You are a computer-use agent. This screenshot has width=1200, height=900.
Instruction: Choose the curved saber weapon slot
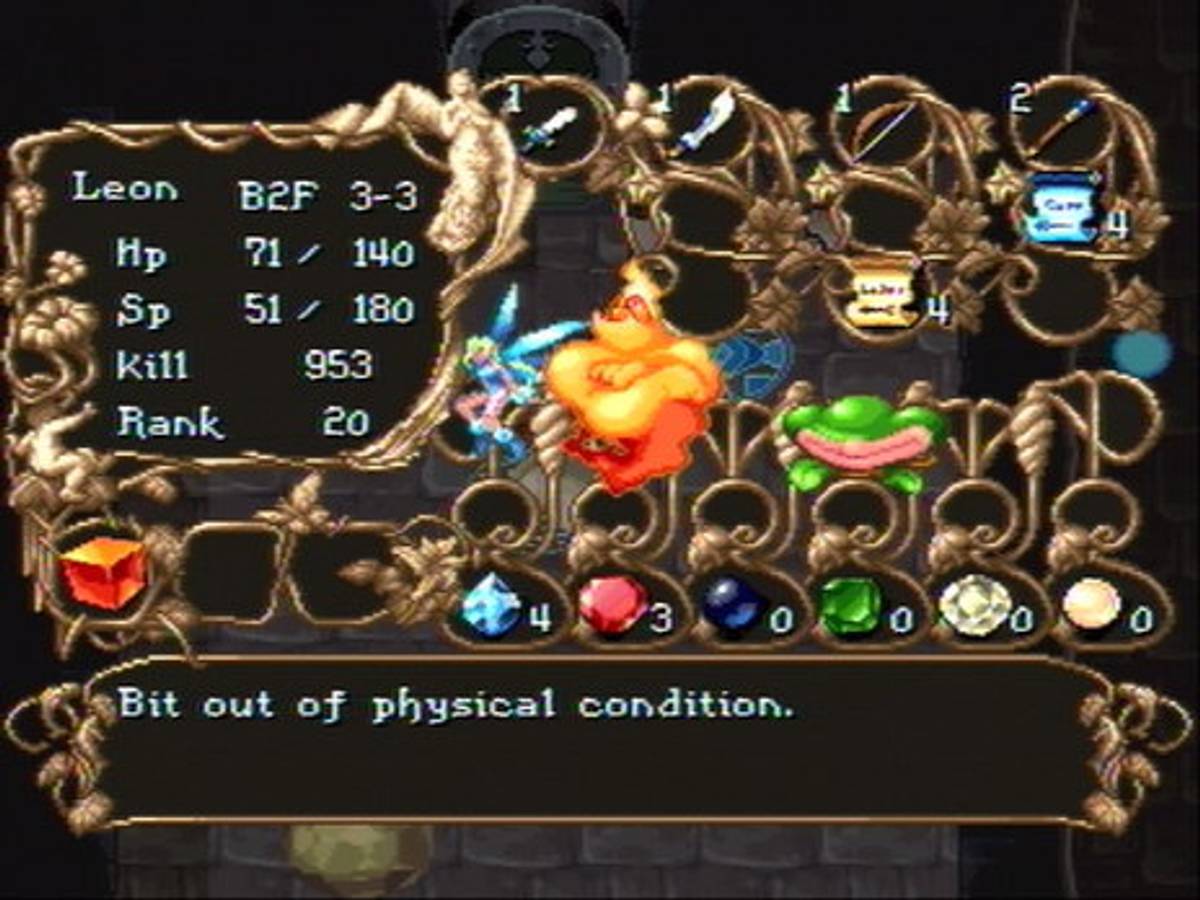click(706, 124)
